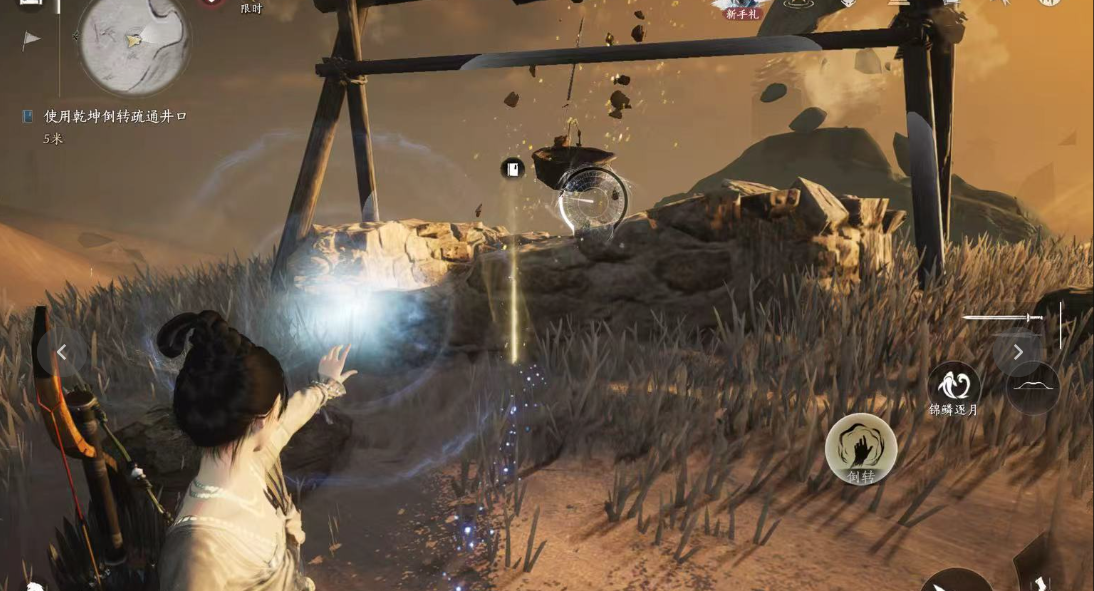Activate the 倒转 hand skill button
The height and width of the screenshot is (591, 1094).
tap(860, 449)
